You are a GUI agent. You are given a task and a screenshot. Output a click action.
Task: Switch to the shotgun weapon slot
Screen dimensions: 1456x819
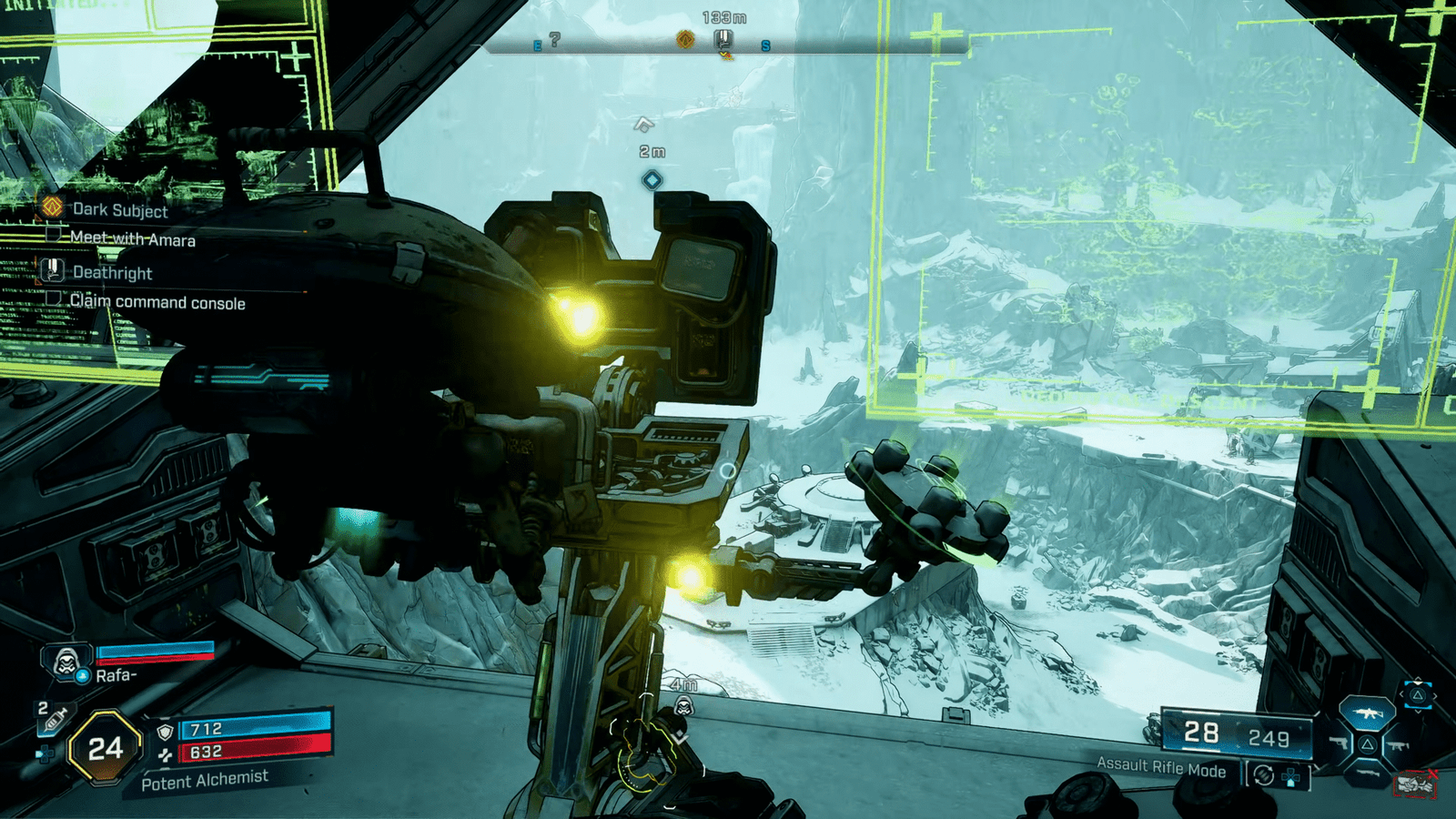pos(1367,773)
